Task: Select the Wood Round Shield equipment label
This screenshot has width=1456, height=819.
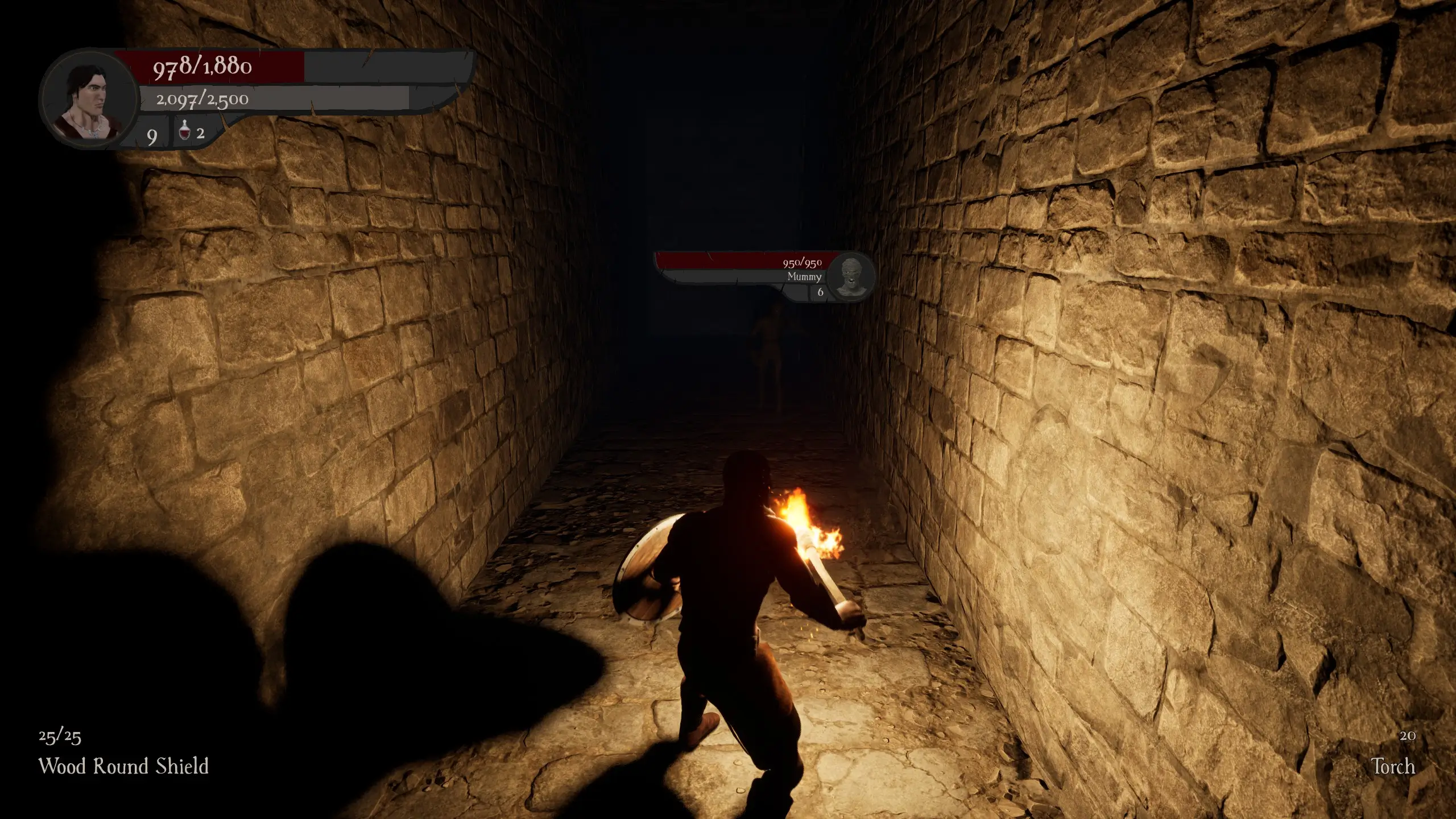Action: (123, 766)
